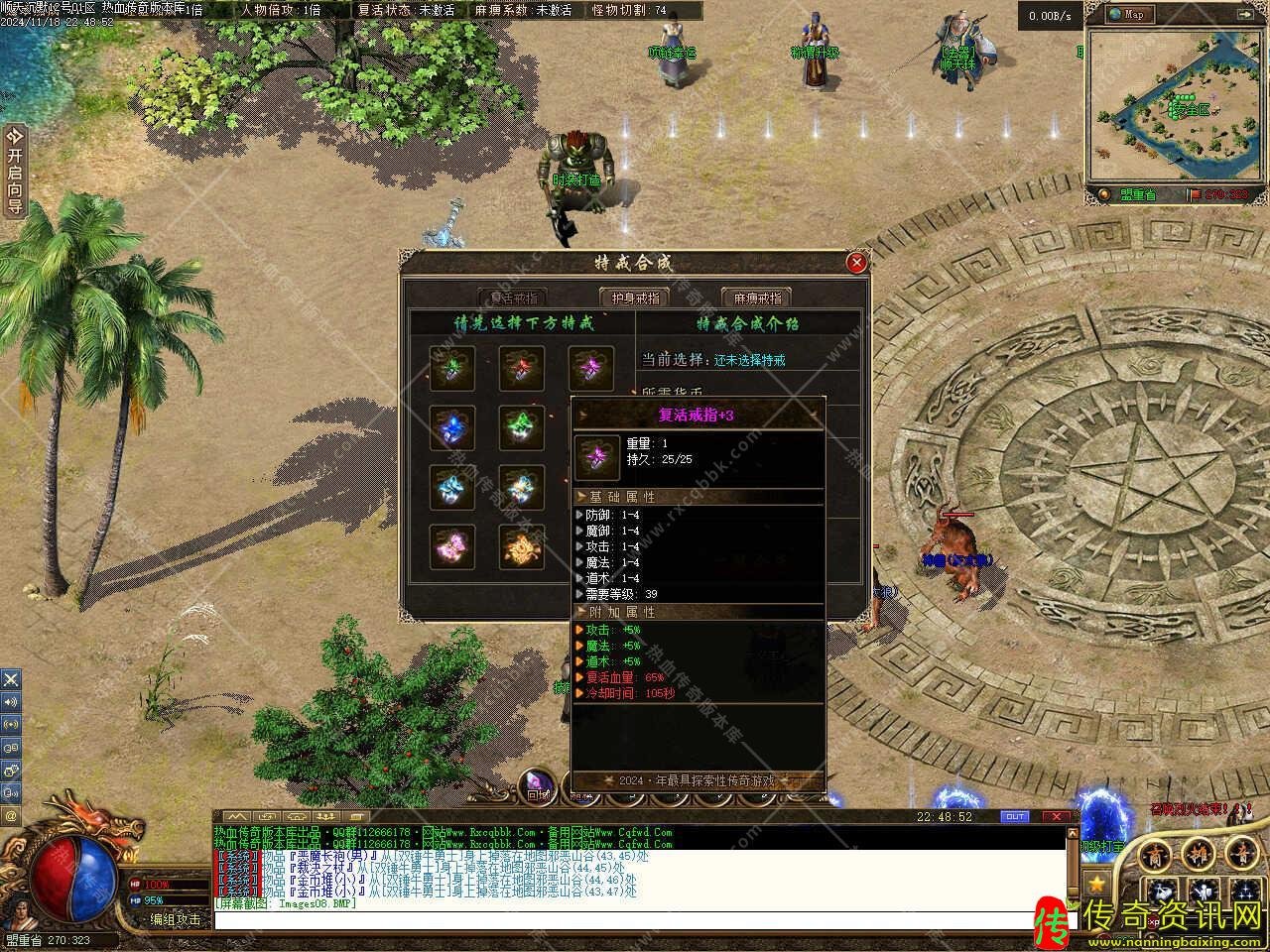Select the green gem ring in the top row
The width and height of the screenshot is (1270, 952).
pyautogui.click(x=452, y=368)
